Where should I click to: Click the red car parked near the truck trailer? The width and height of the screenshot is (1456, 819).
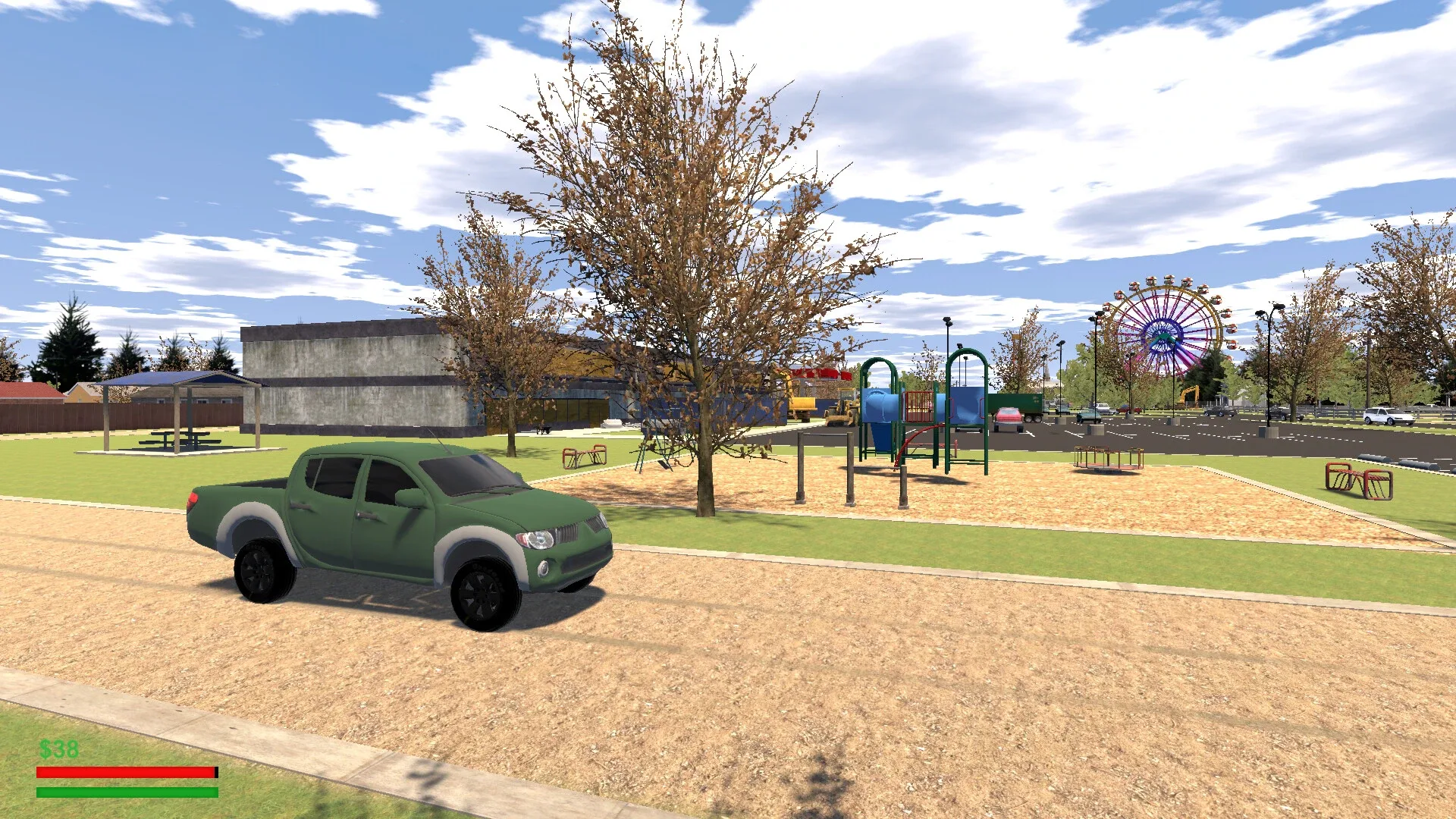click(1007, 417)
